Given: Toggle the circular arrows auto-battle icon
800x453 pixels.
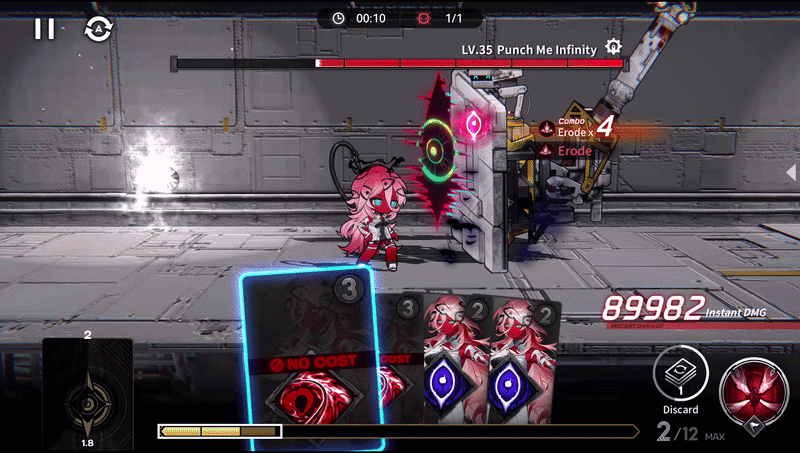Looking at the screenshot, I should pos(99,28).
